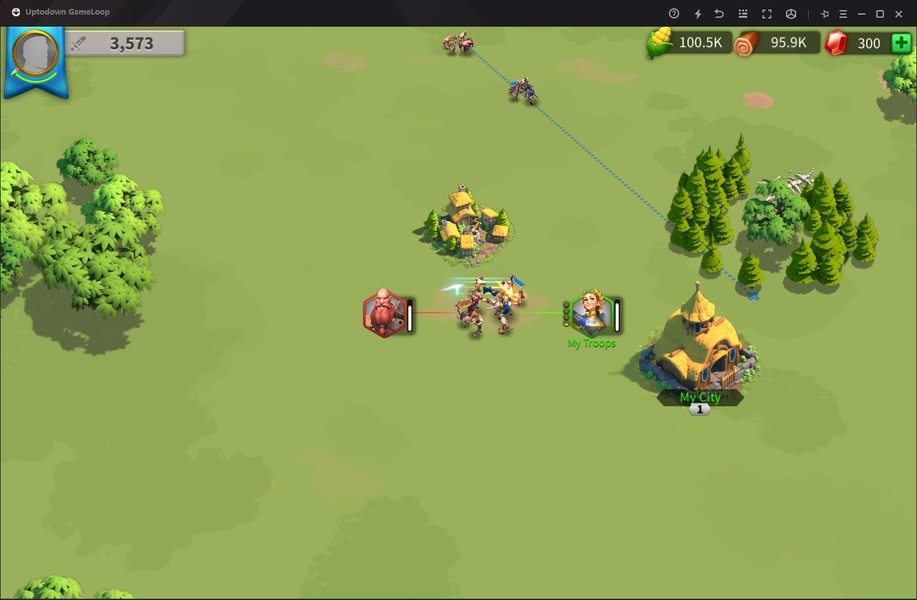Open the wood resource counter

pyautogui.click(x=776, y=44)
